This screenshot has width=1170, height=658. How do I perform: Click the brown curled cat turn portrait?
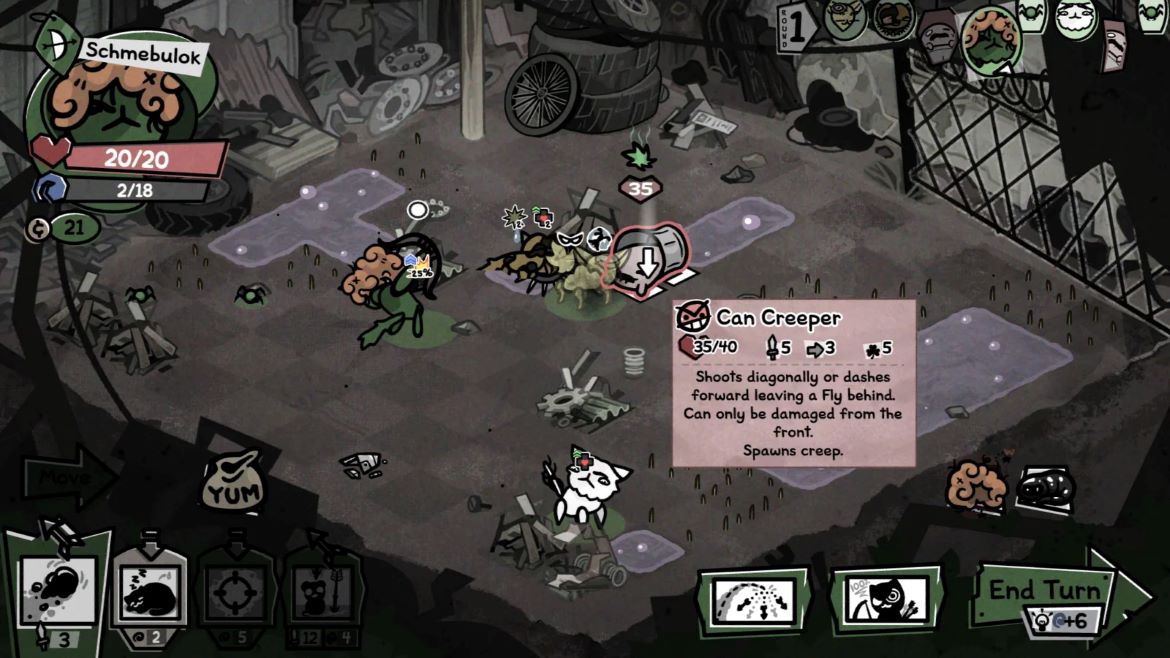pos(891,18)
